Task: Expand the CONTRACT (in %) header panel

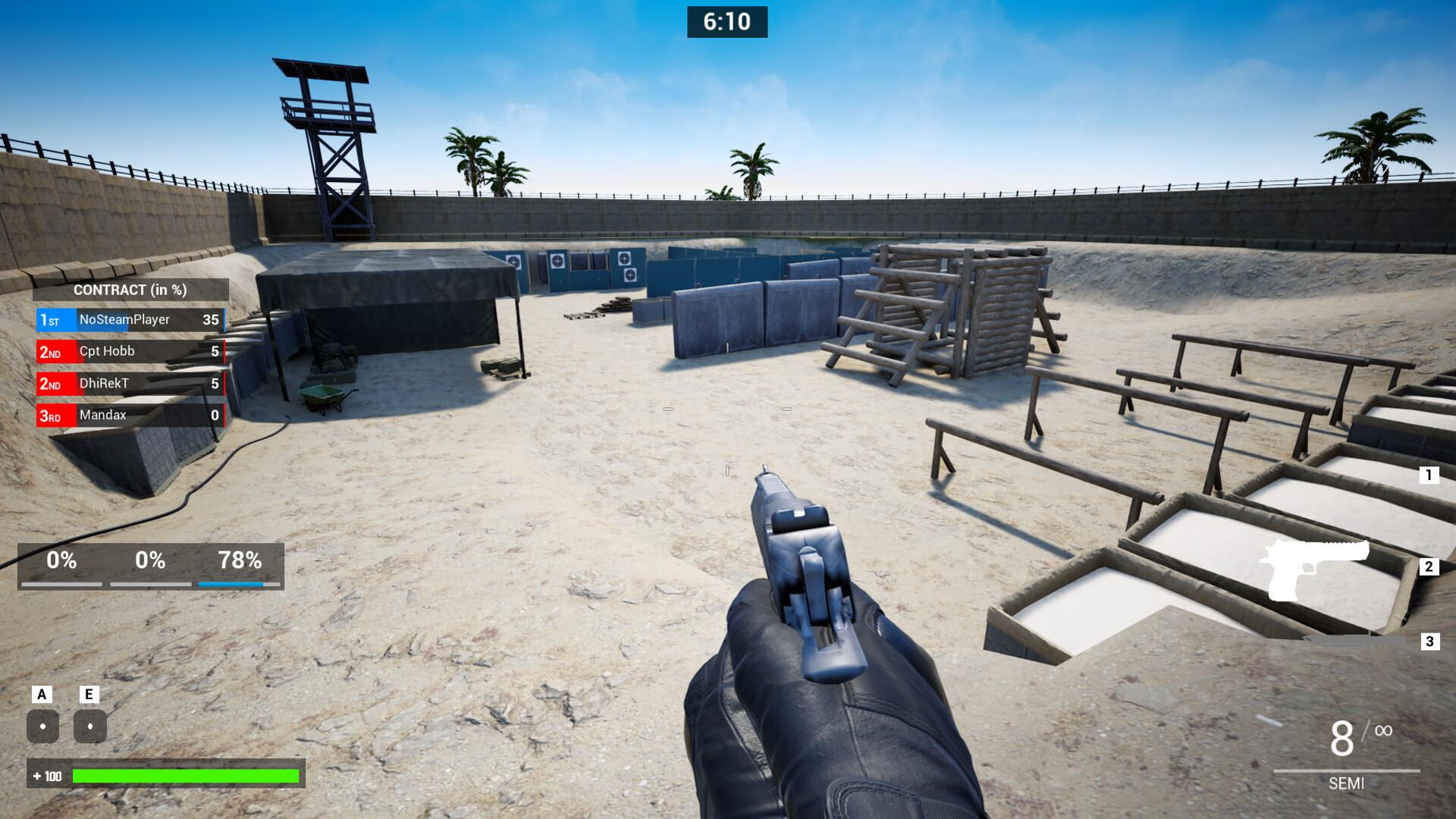Action: (x=129, y=290)
